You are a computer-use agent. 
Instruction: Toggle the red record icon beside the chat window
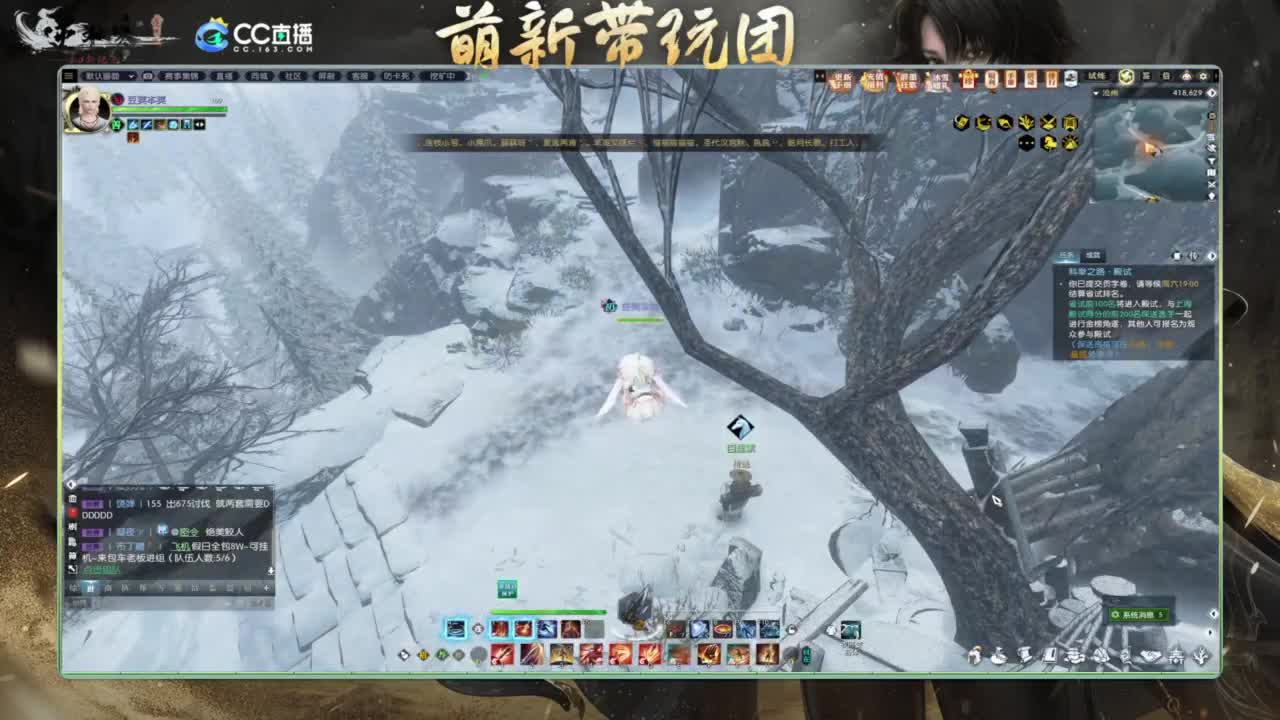(72, 510)
